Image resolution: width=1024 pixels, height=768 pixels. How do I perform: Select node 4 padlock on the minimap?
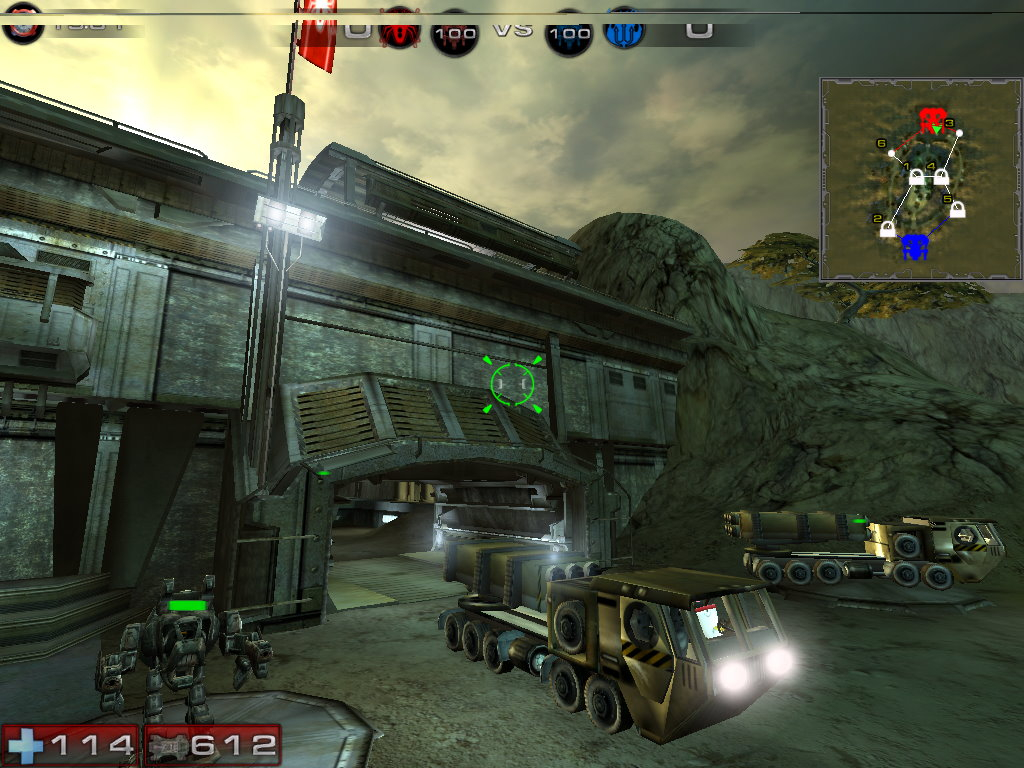click(x=941, y=179)
